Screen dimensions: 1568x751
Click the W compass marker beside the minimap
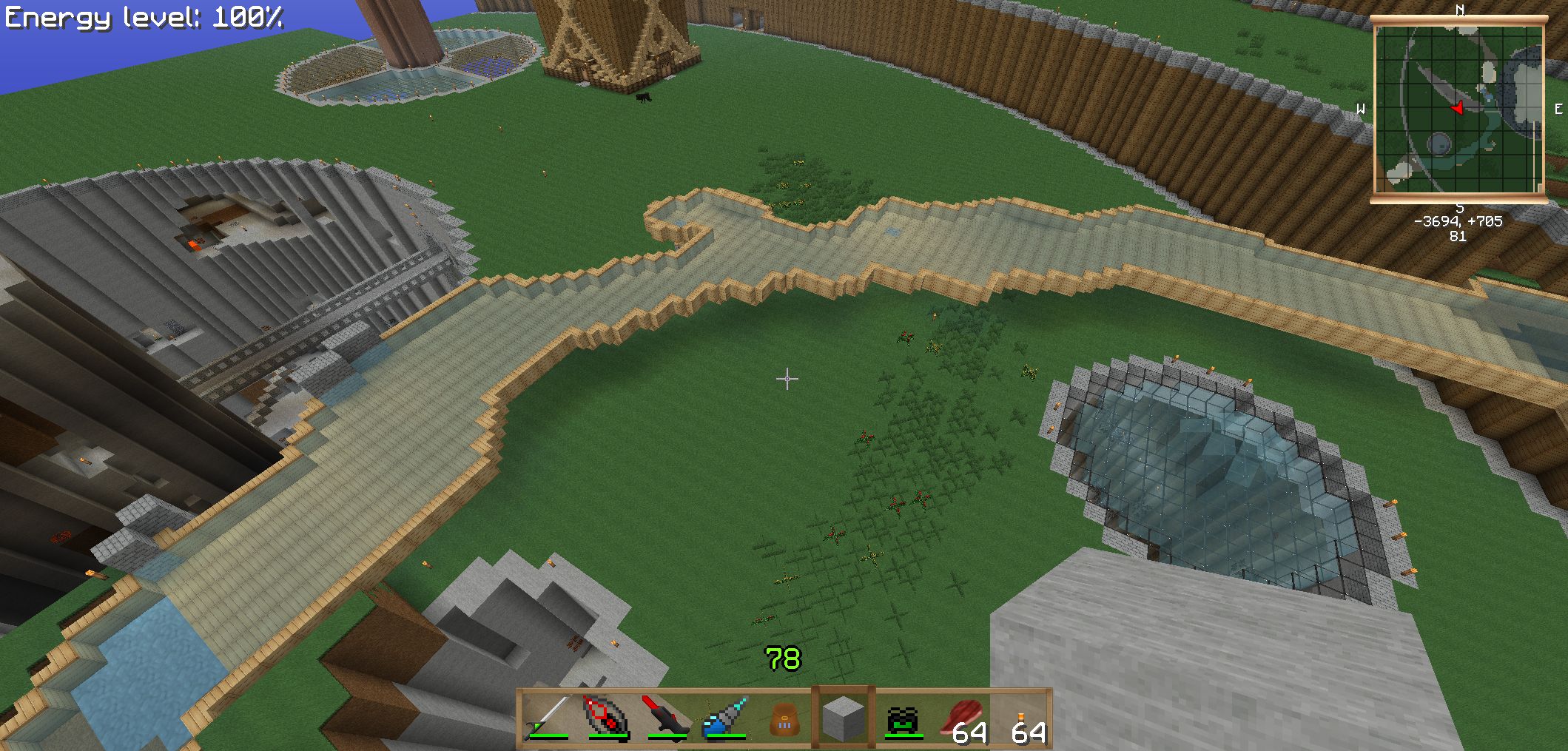1360,109
